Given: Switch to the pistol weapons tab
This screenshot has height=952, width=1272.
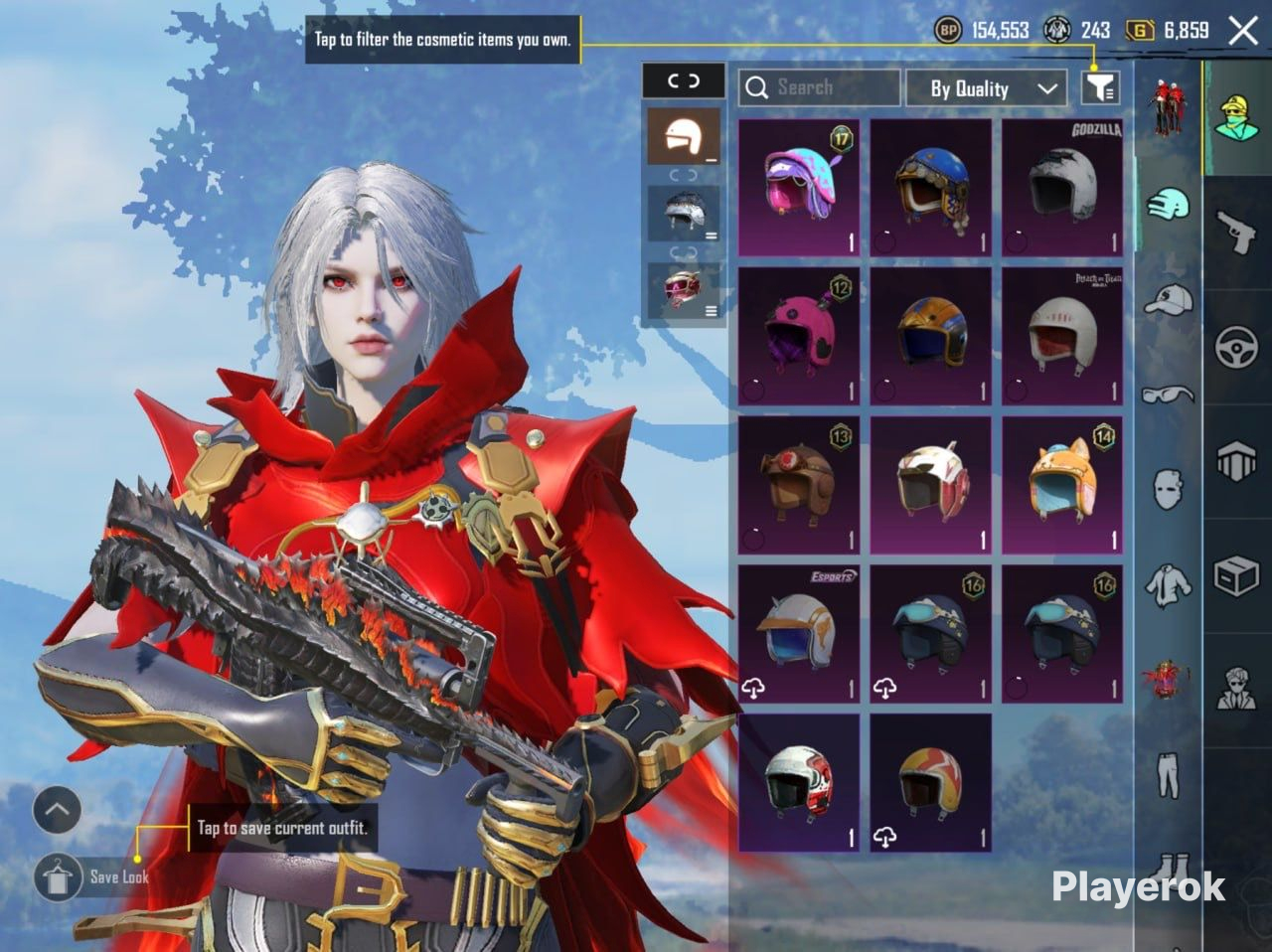Looking at the screenshot, I should (1237, 232).
